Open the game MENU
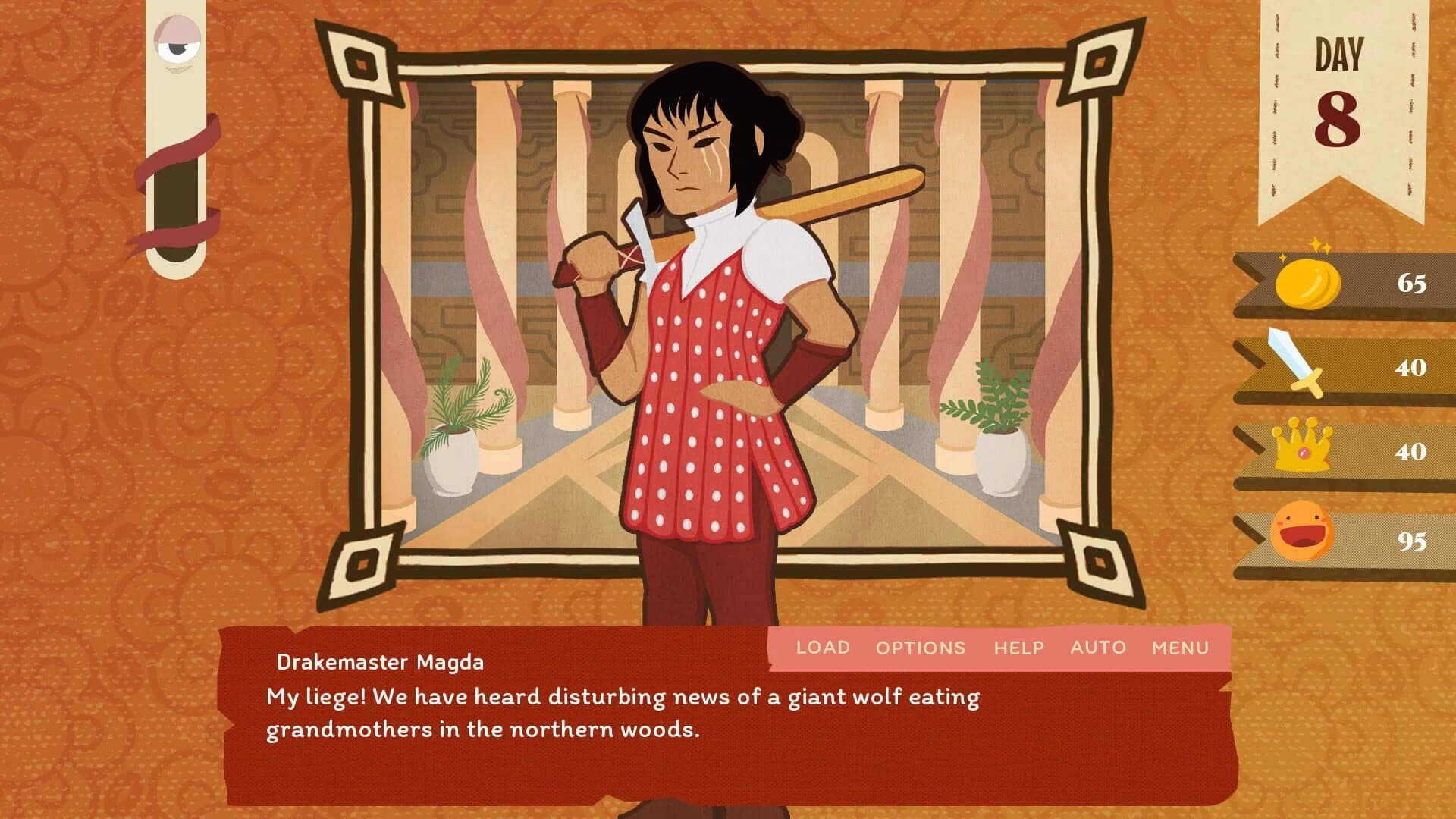 1180,648
